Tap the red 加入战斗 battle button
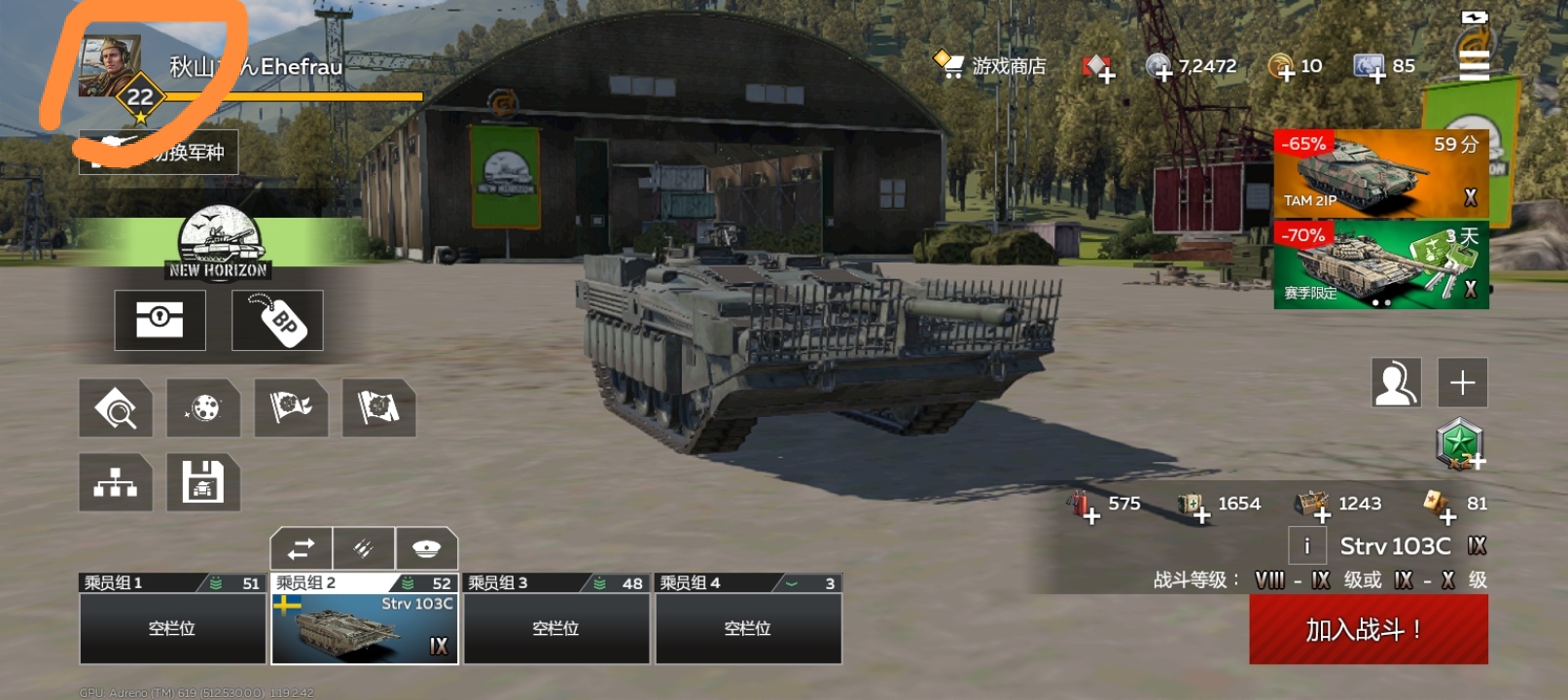 click(1368, 629)
